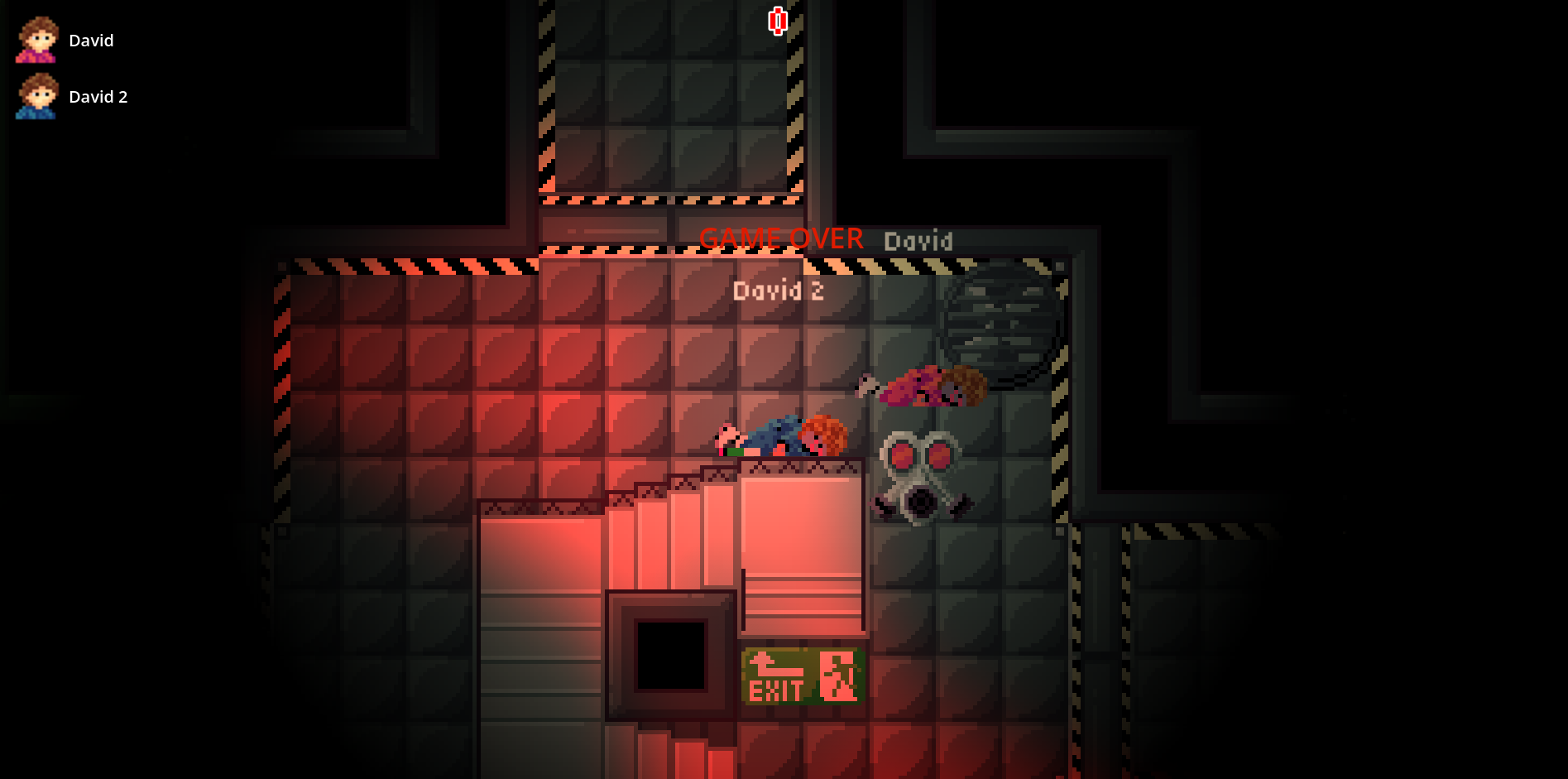Click the running figure icon on the EXIT sign
The width and height of the screenshot is (1568, 779).
[838, 675]
